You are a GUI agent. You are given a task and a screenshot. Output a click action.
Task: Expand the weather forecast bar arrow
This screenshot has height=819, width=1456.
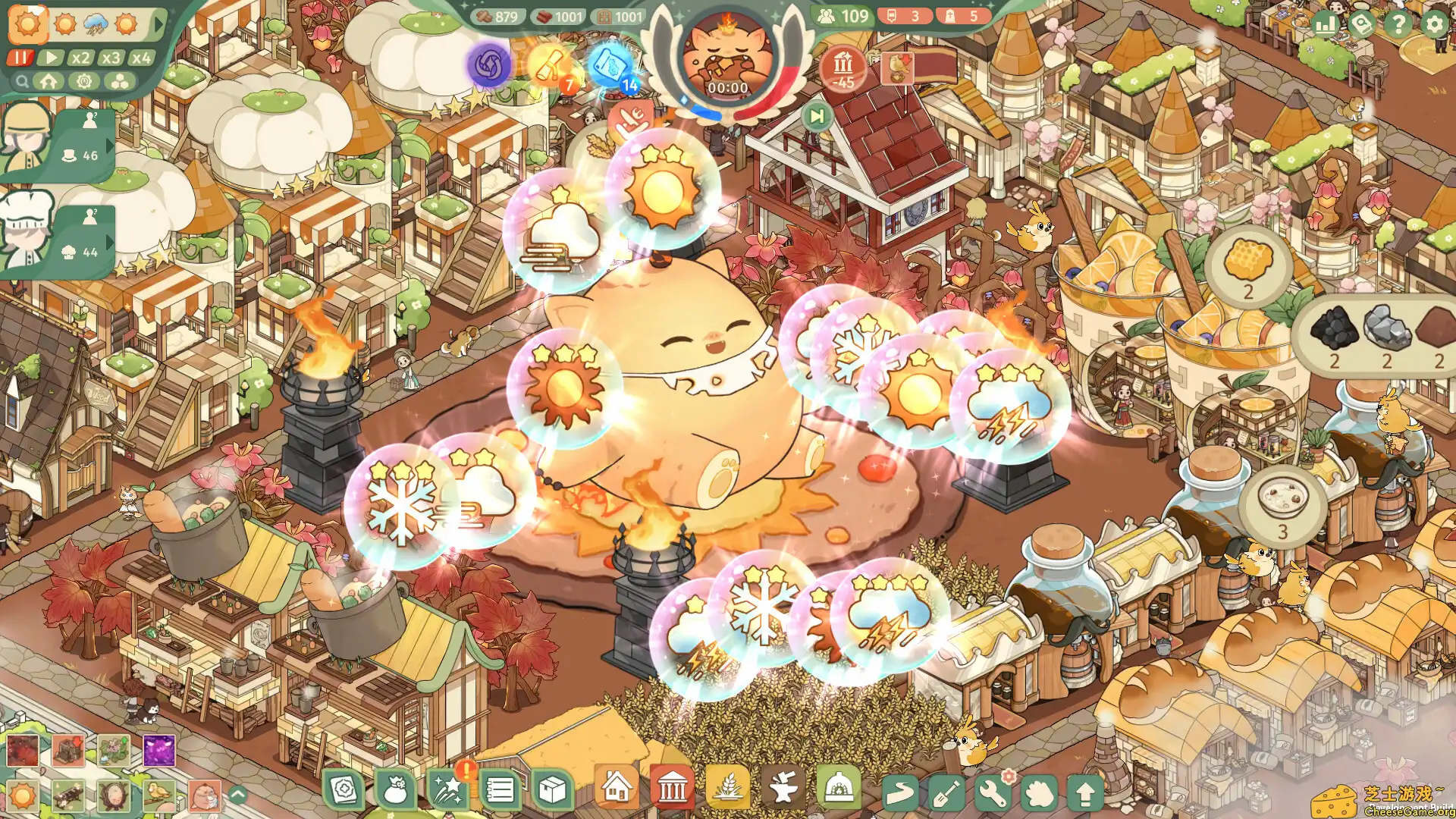click(157, 24)
